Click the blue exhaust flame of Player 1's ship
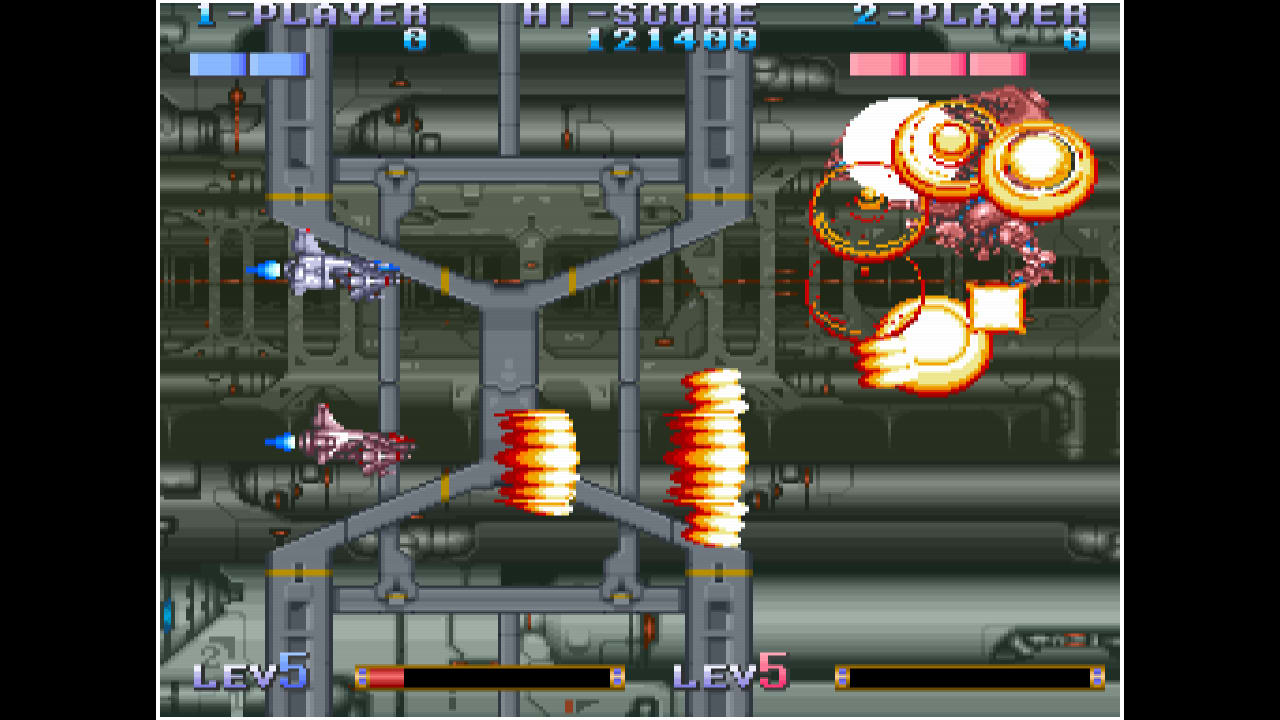1280x720 pixels. (x=266, y=268)
